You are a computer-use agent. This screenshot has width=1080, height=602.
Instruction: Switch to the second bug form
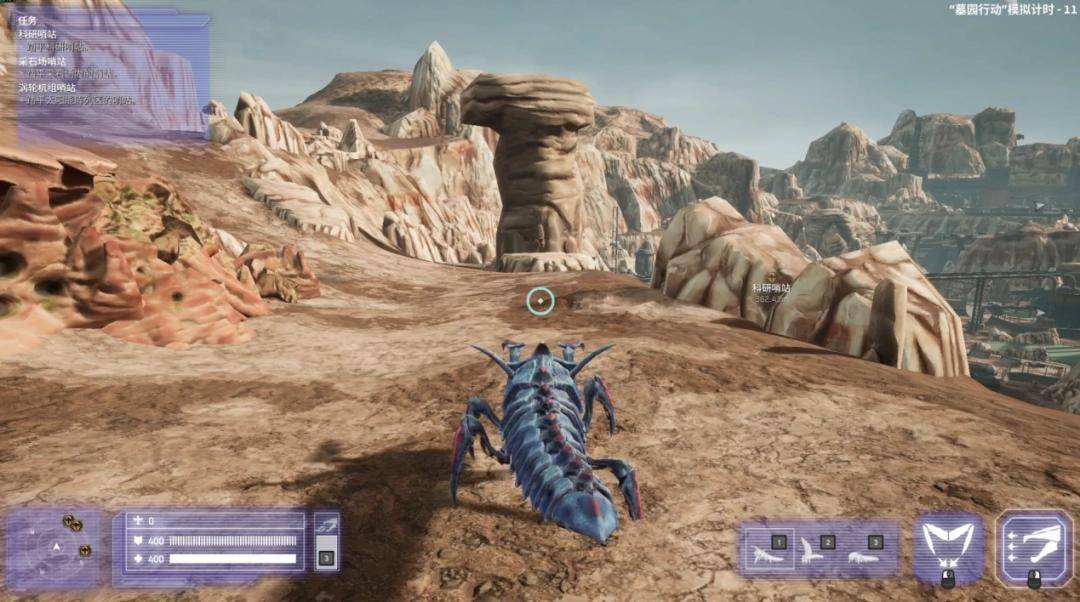(x=817, y=549)
